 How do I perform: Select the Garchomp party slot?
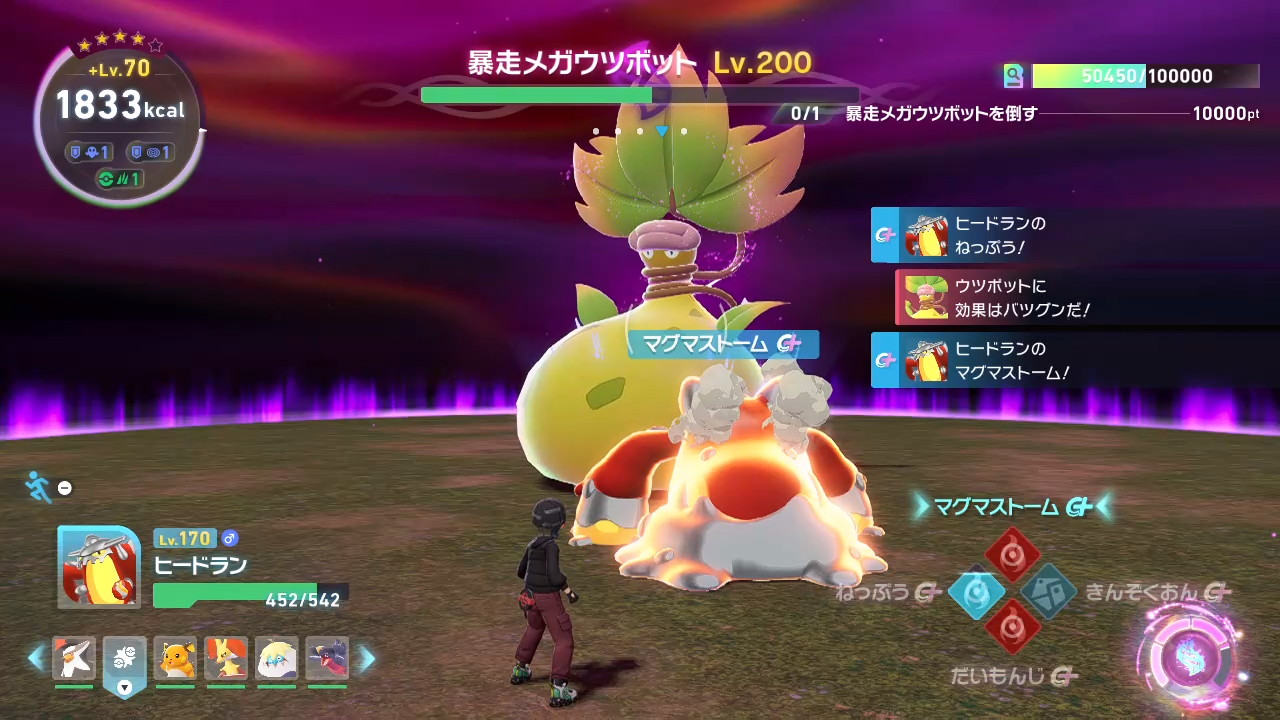click(327, 659)
